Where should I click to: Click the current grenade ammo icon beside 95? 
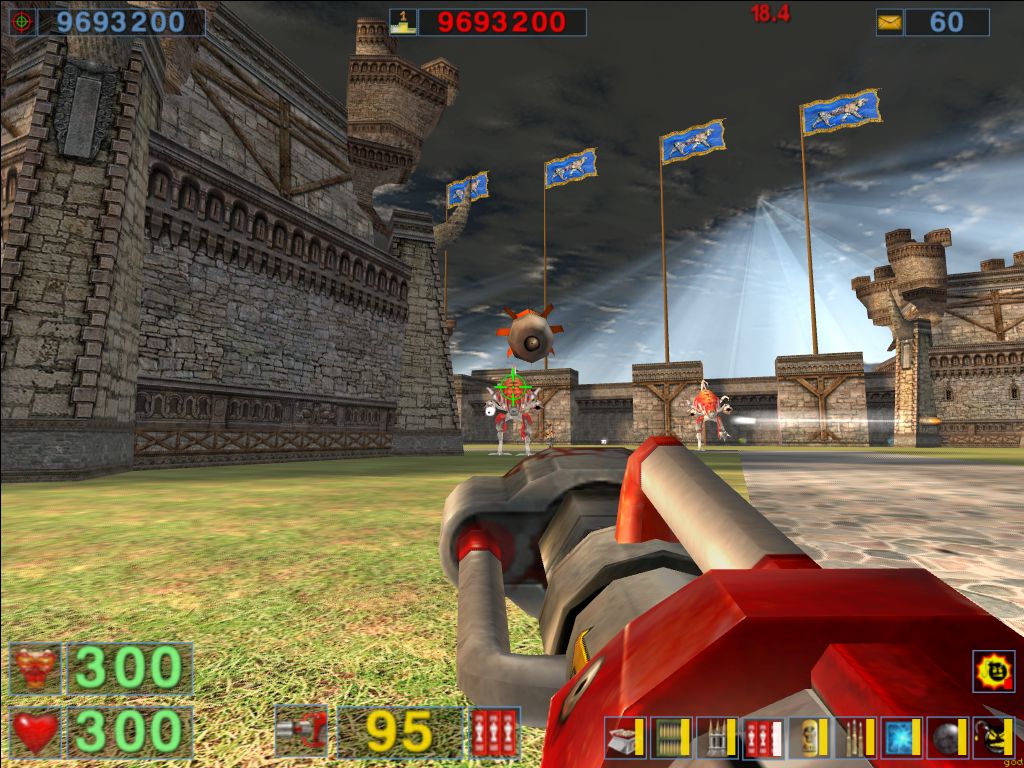click(x=494, y=731)
